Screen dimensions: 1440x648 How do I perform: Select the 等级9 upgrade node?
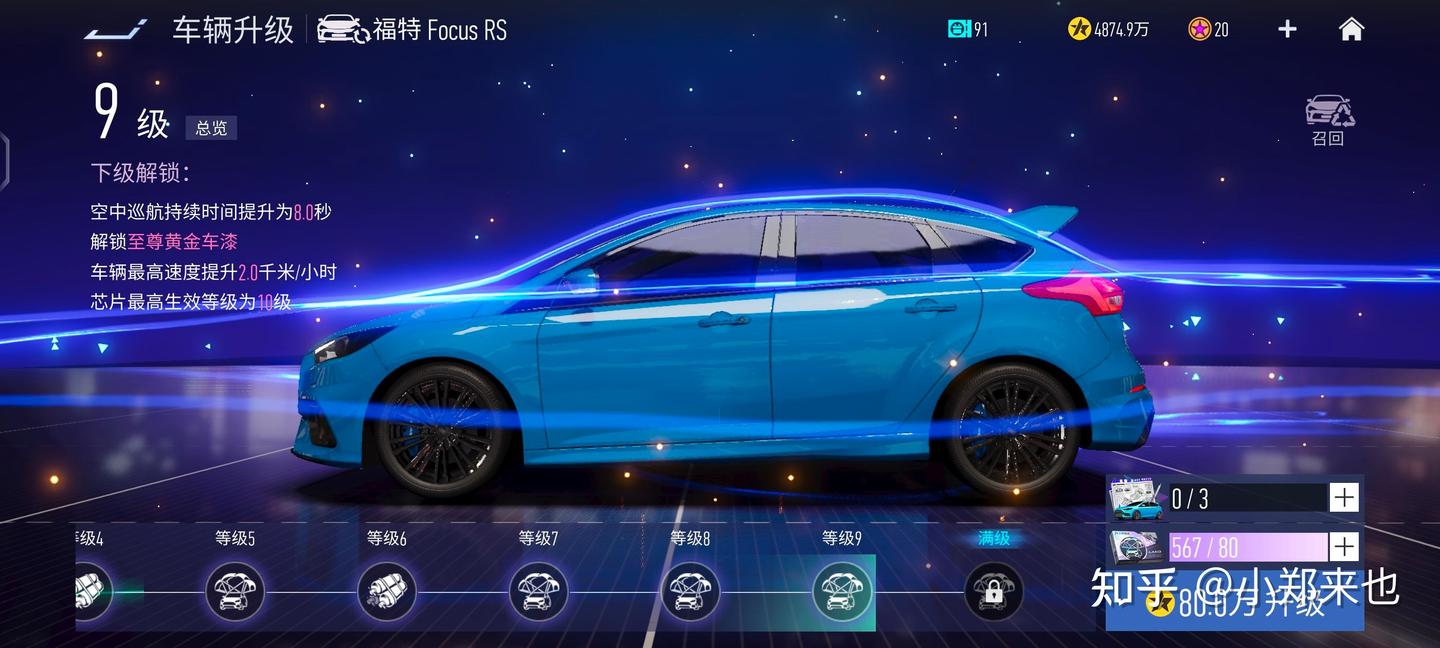(x=842, y=591)
